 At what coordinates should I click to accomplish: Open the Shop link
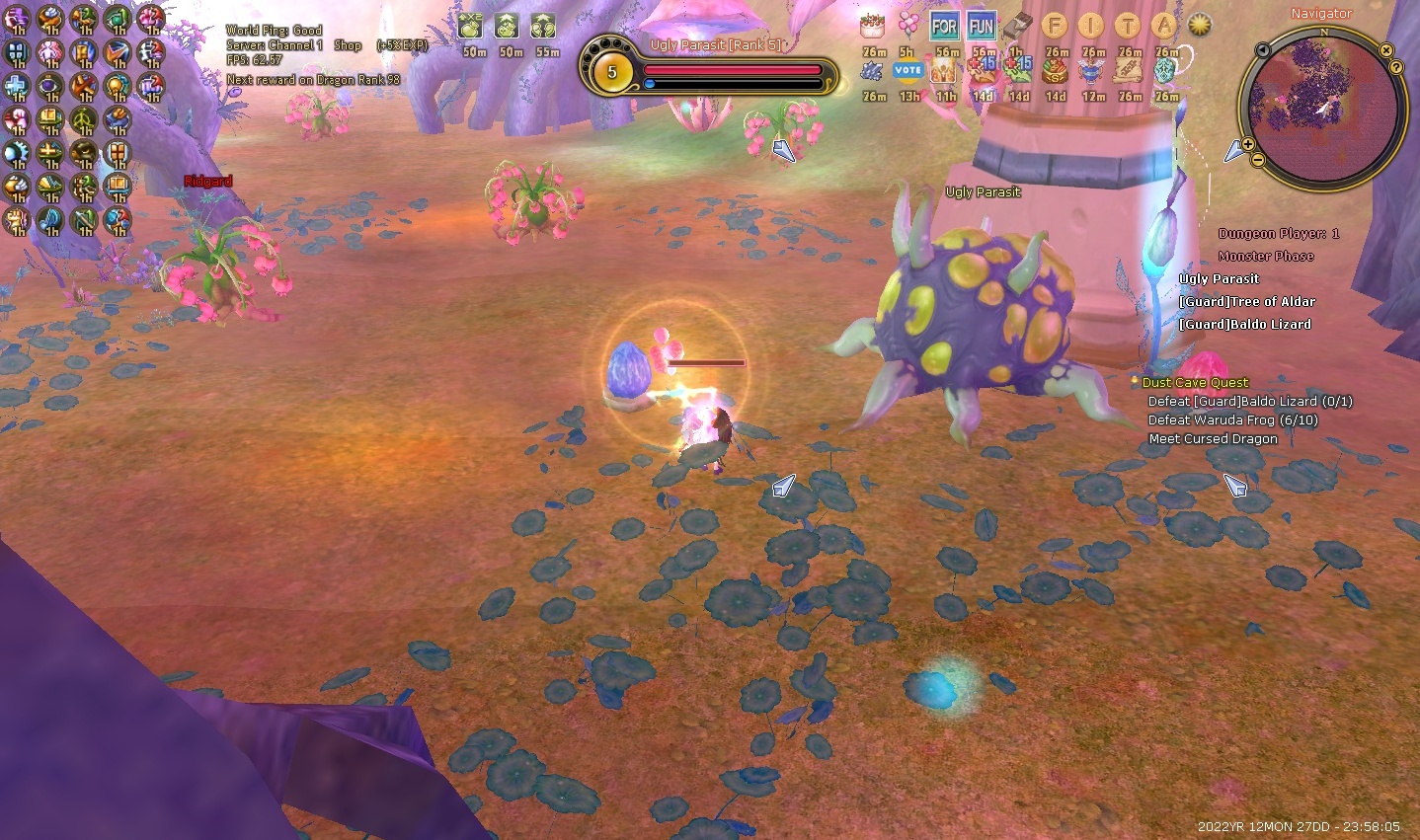click(x=348, y=45)
